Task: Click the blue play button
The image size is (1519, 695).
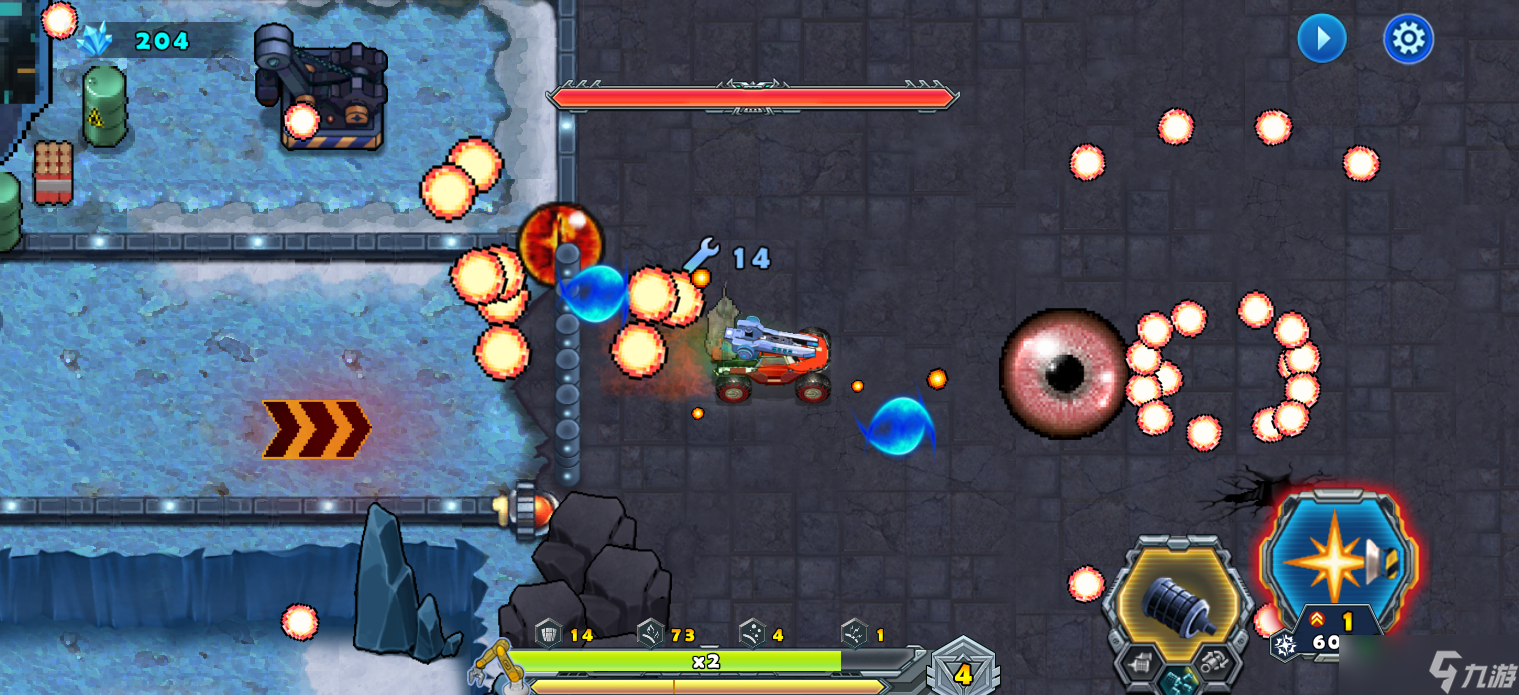Action: pos(1321,39)
